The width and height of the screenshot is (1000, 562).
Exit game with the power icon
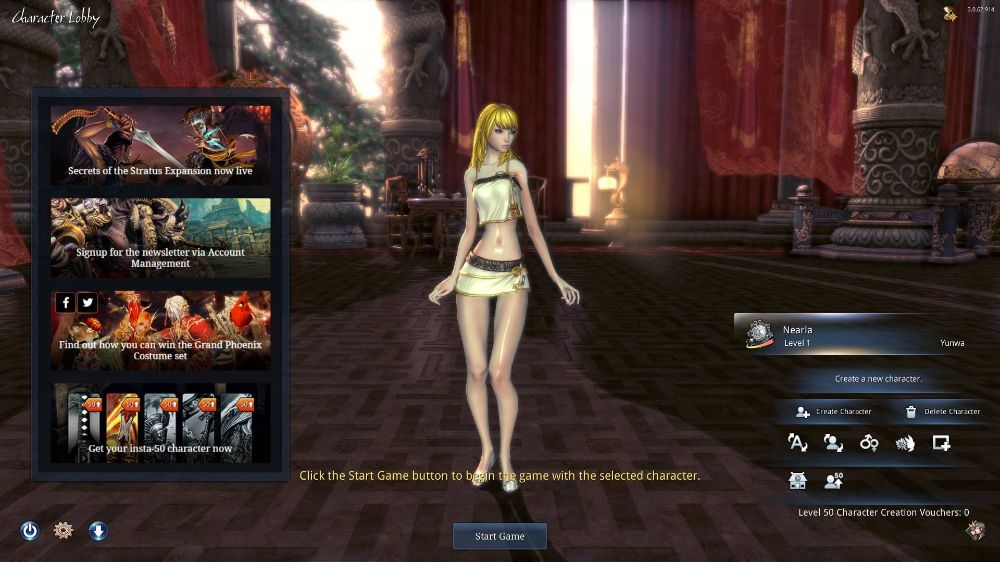tap(30, 531)
